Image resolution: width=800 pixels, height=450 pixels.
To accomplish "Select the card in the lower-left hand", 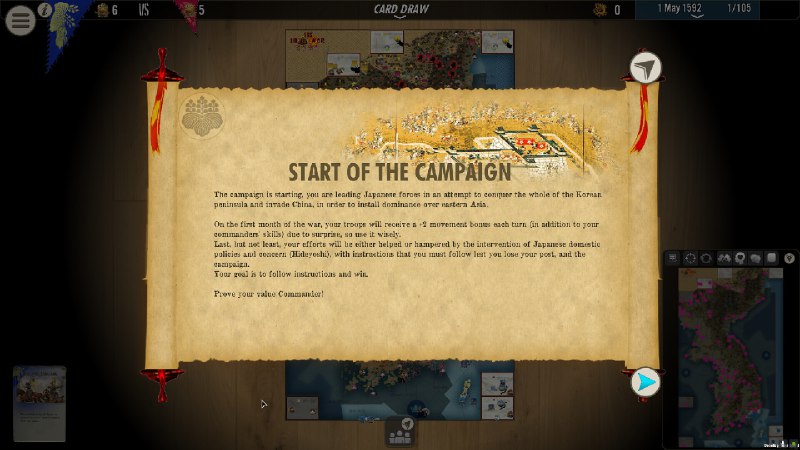I will click(39, 403).
